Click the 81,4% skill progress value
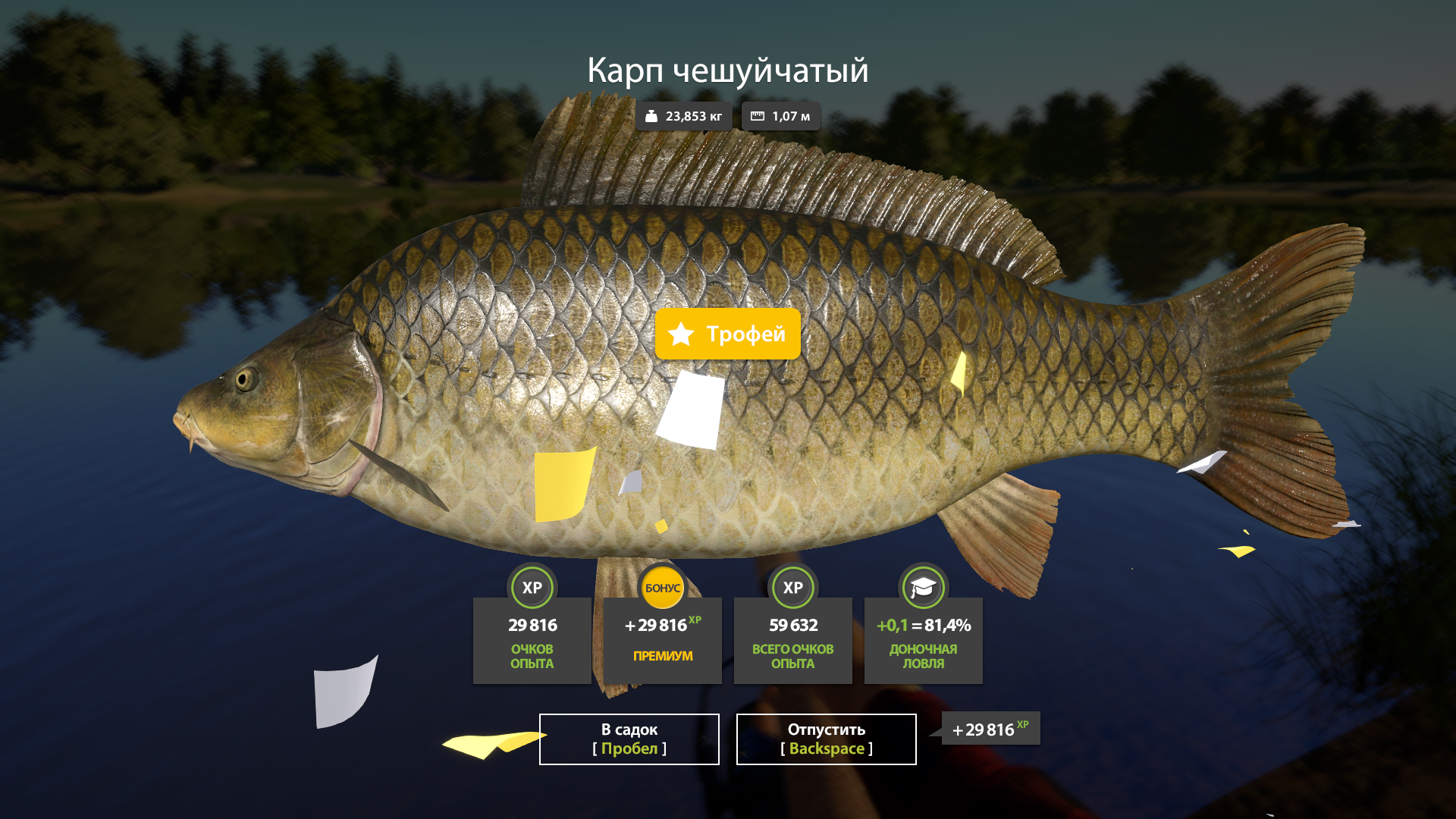Image resolution: width=1456 pixels, height=819 pixels. [947, 626]
